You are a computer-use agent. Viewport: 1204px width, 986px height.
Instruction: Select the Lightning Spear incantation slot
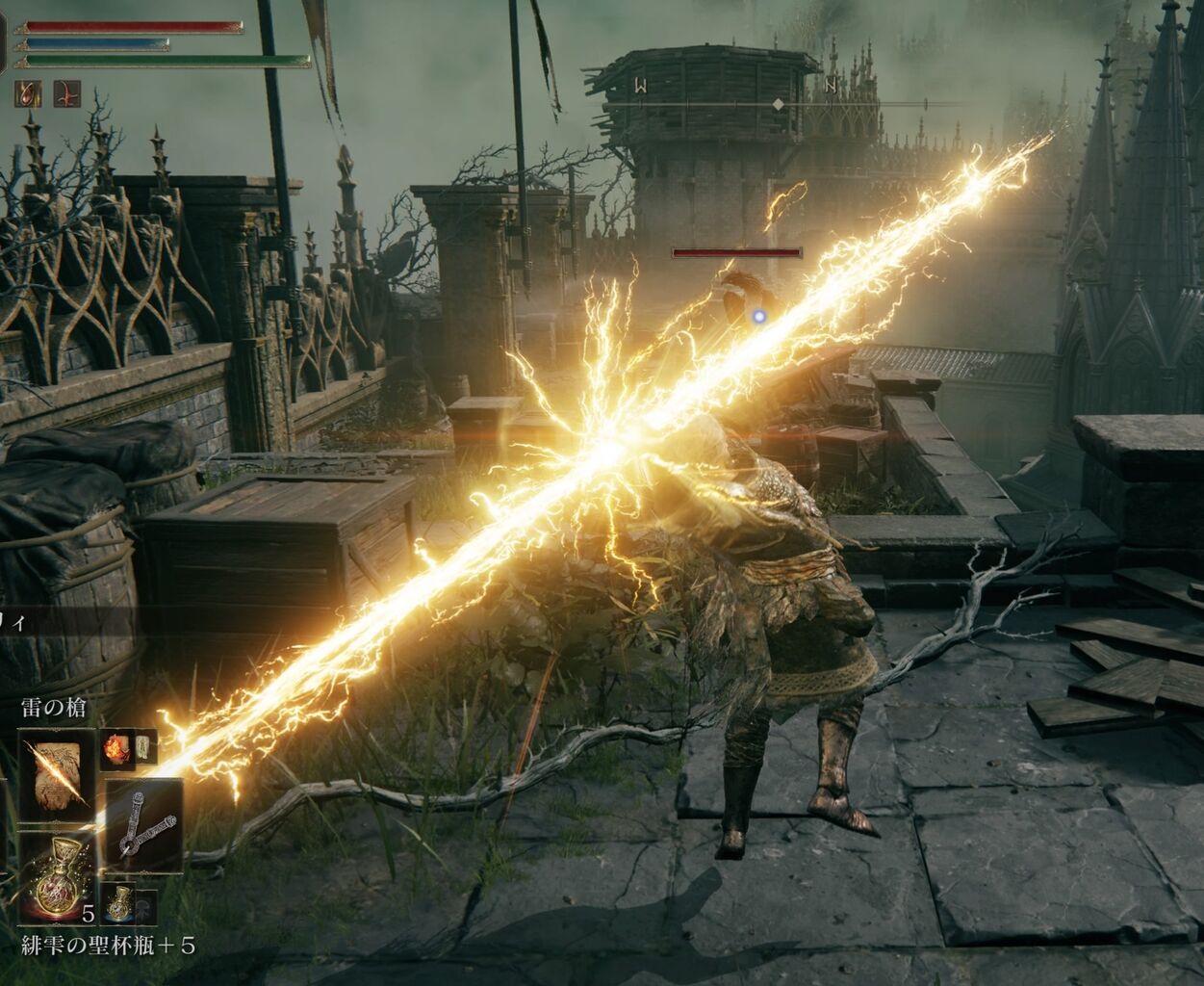point(57,775)
